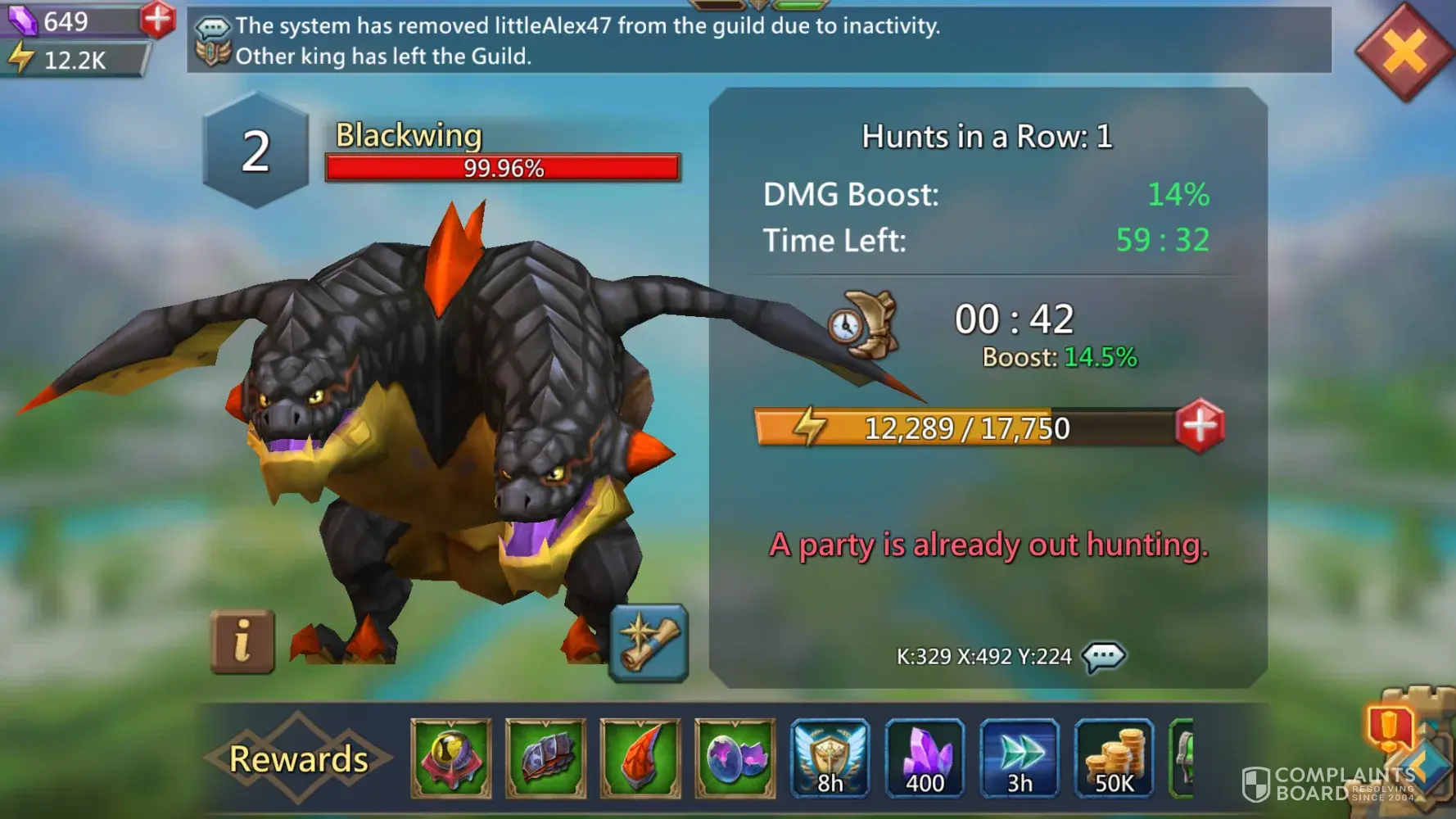This screenshot has width=1456, height=819.
Task: View the 3h speed-up reward
Action: [1020, 758]
